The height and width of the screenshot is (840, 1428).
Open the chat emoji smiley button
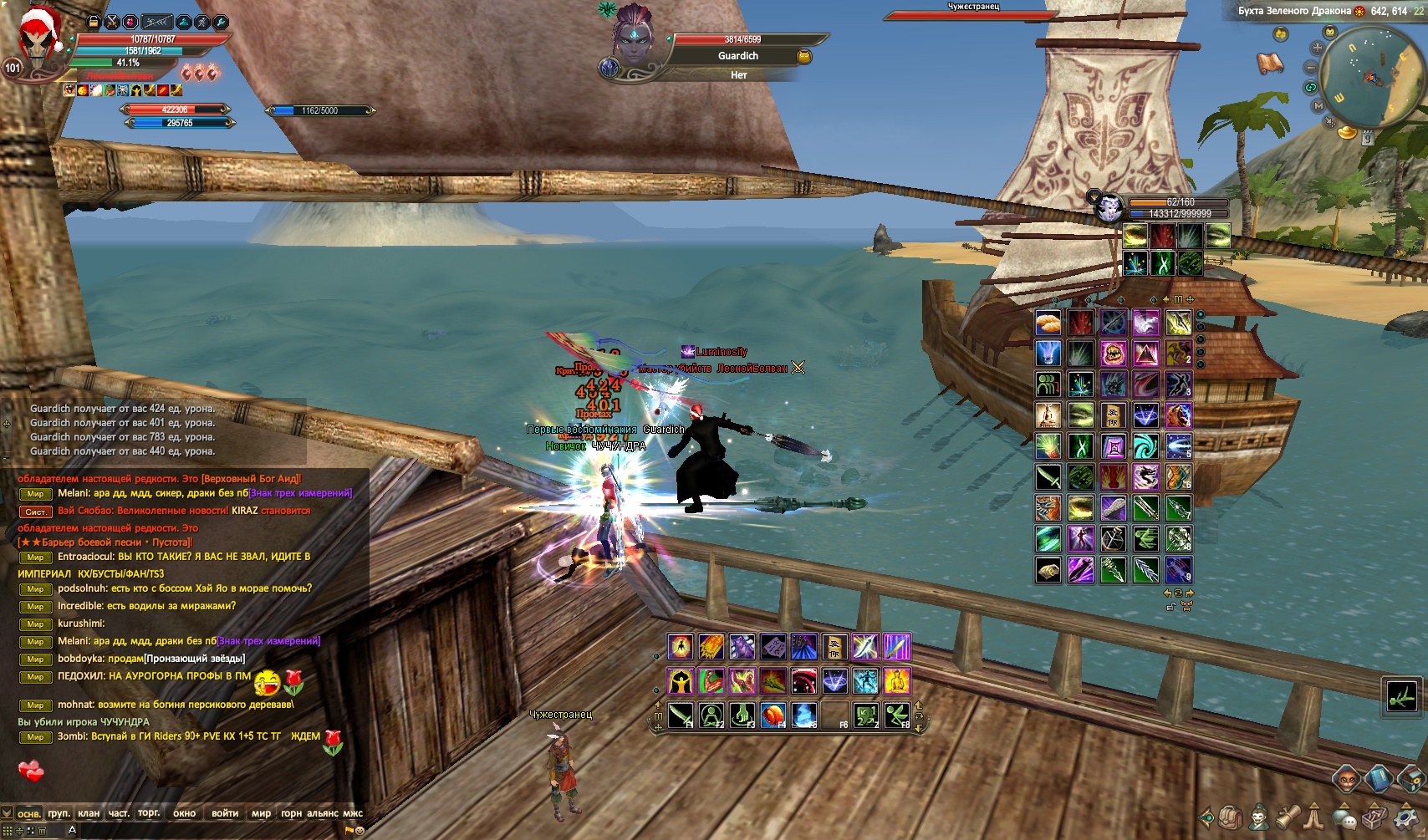[x=360, y=831]
